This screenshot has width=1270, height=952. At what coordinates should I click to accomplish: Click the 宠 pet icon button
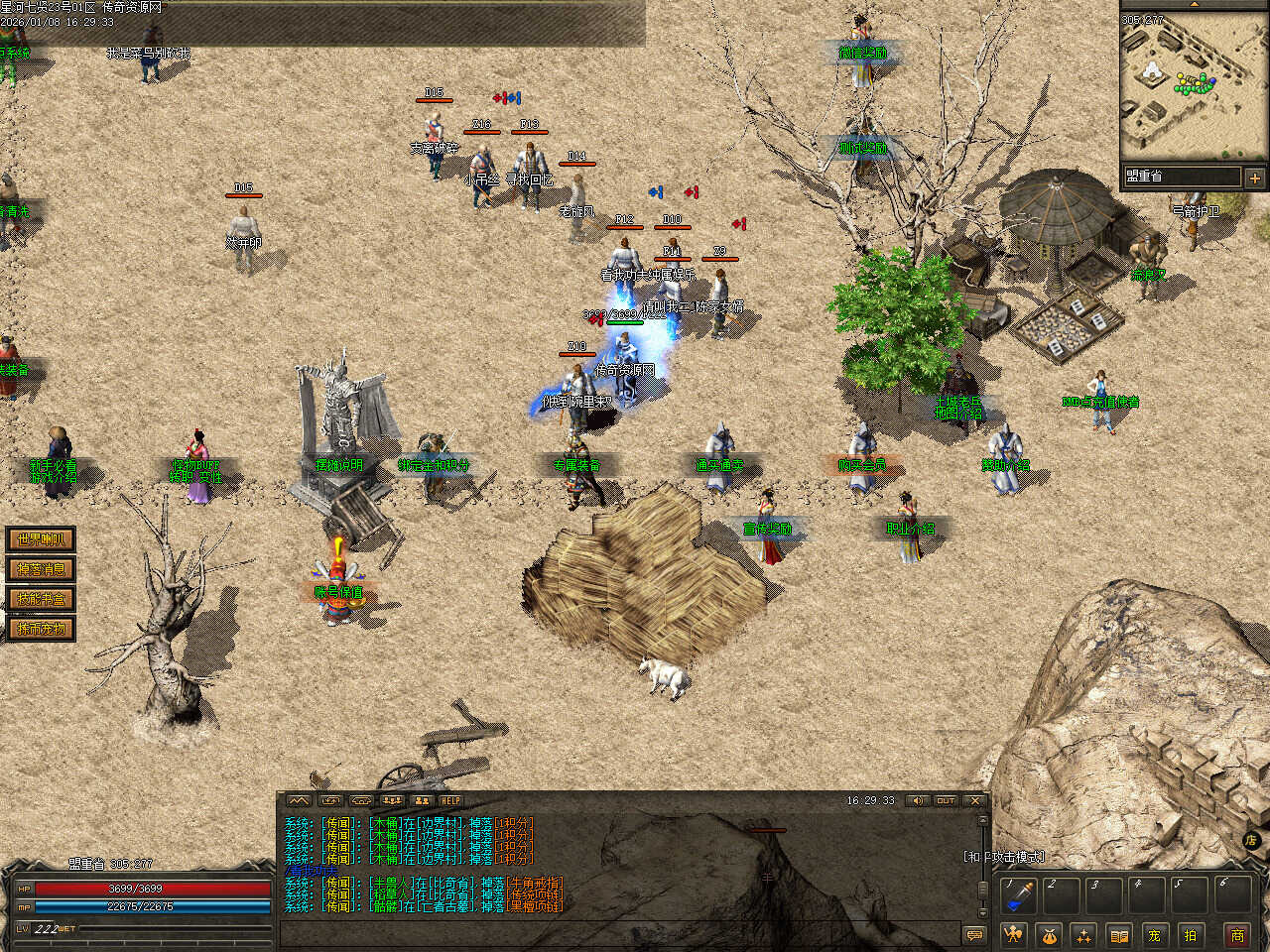[1154, 934]
